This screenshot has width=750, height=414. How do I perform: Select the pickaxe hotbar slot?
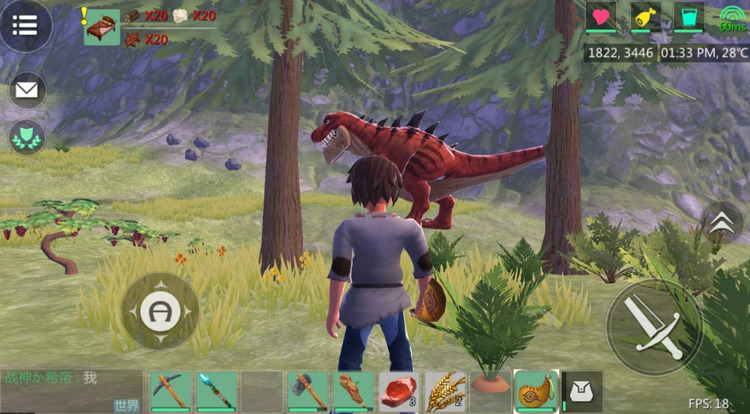tap(171, 391)
